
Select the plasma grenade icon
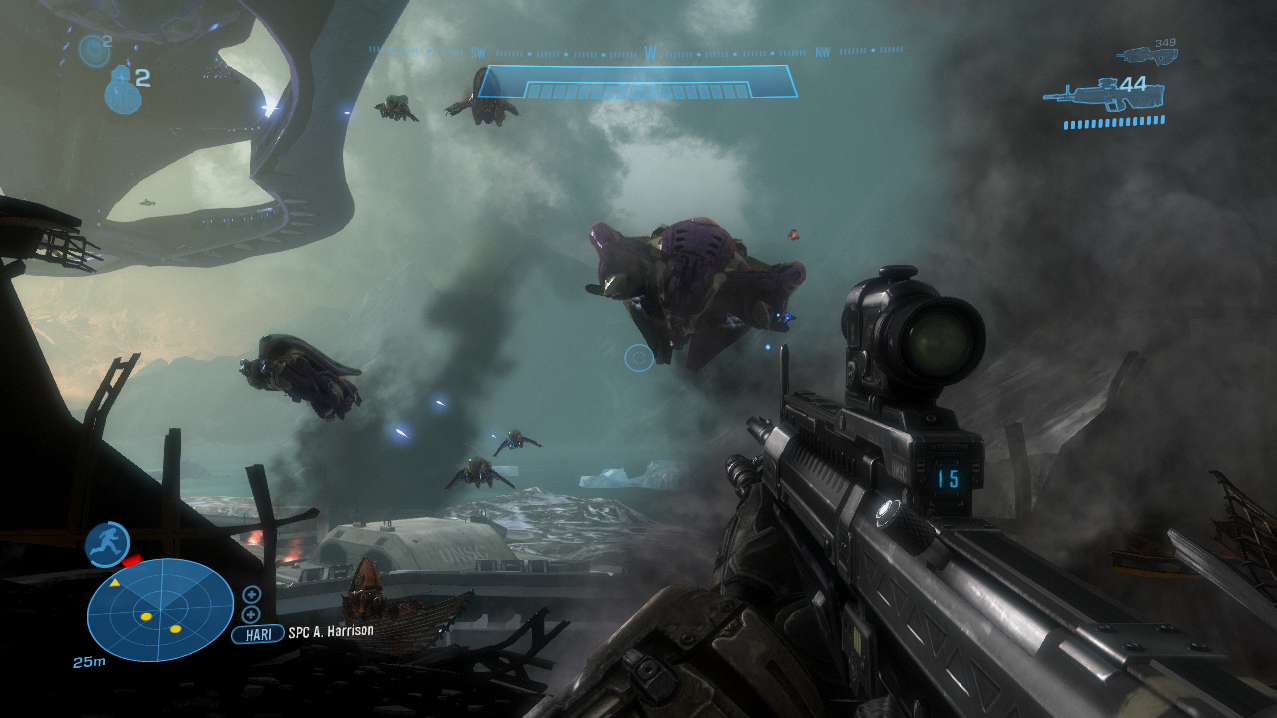[x=93, y=49]
